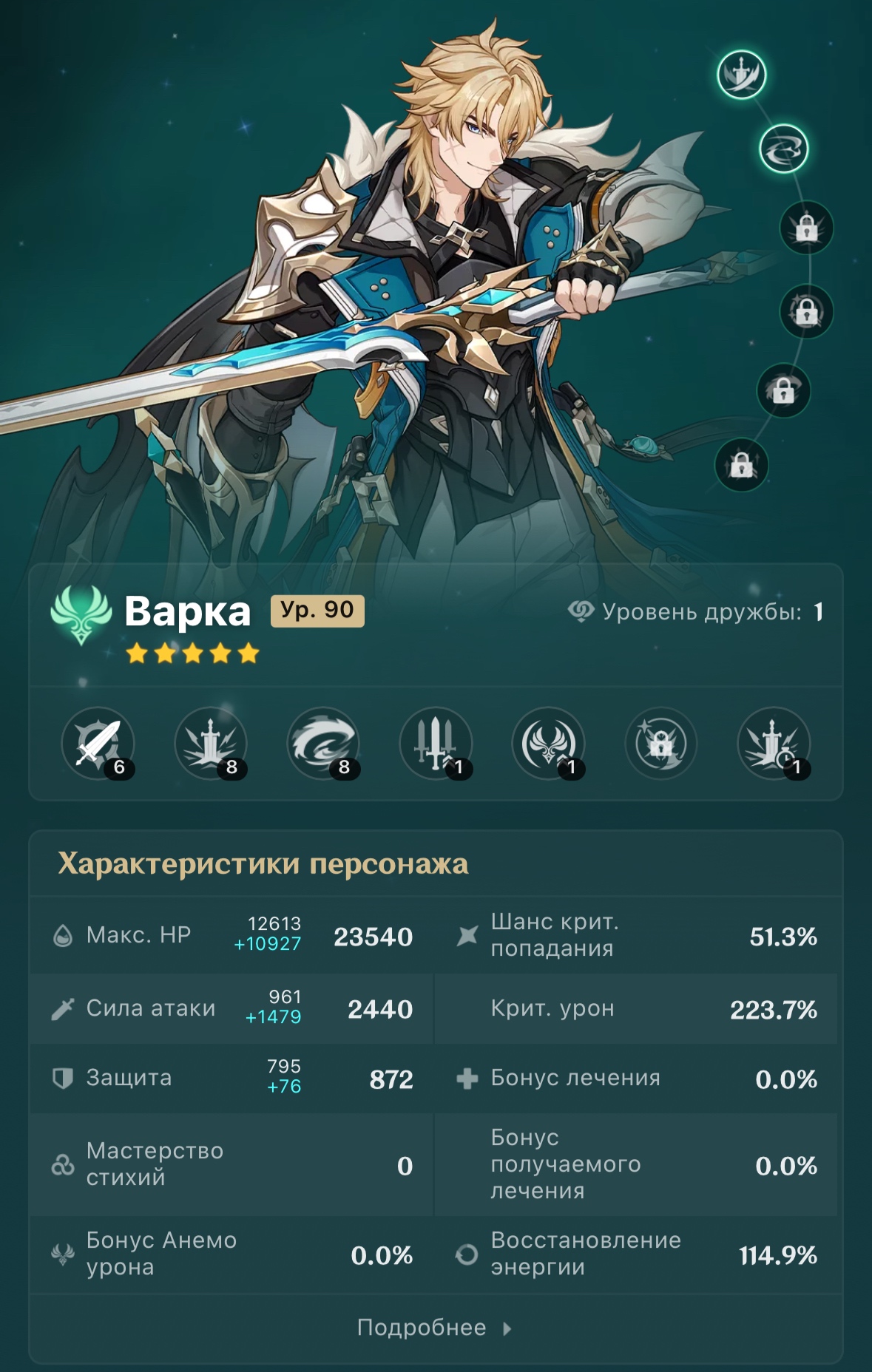Inspect the winged emblem passive talent
The image size is (872, 1372).
pos(548,744)
